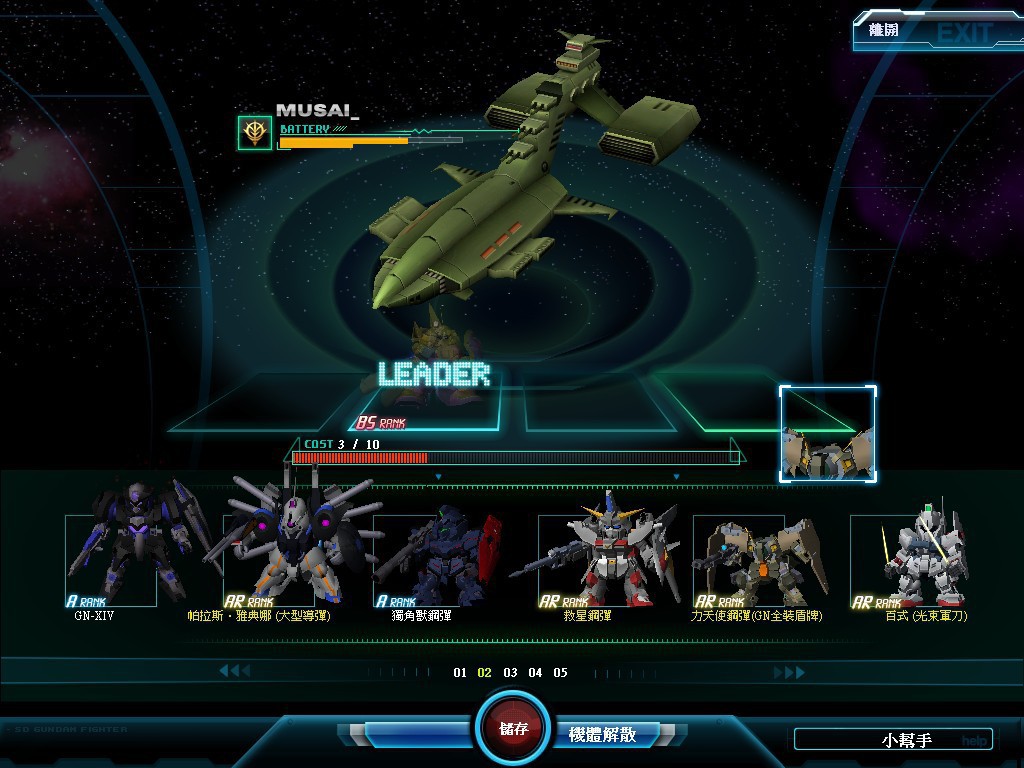Screen dimensions: 1024x768
Task: Show next units with right arrows
Action: 788,673
